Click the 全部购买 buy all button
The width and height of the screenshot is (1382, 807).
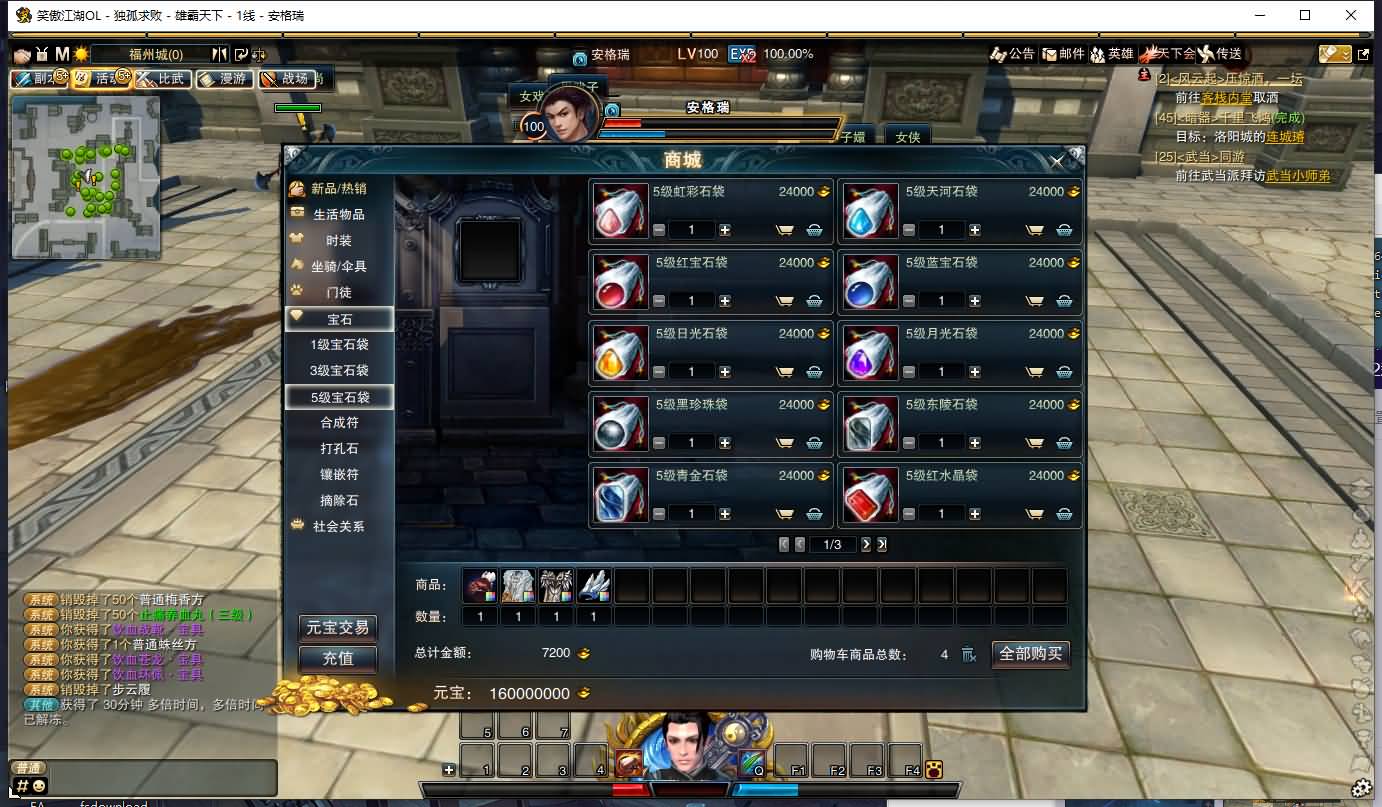tap(1030, 654)
